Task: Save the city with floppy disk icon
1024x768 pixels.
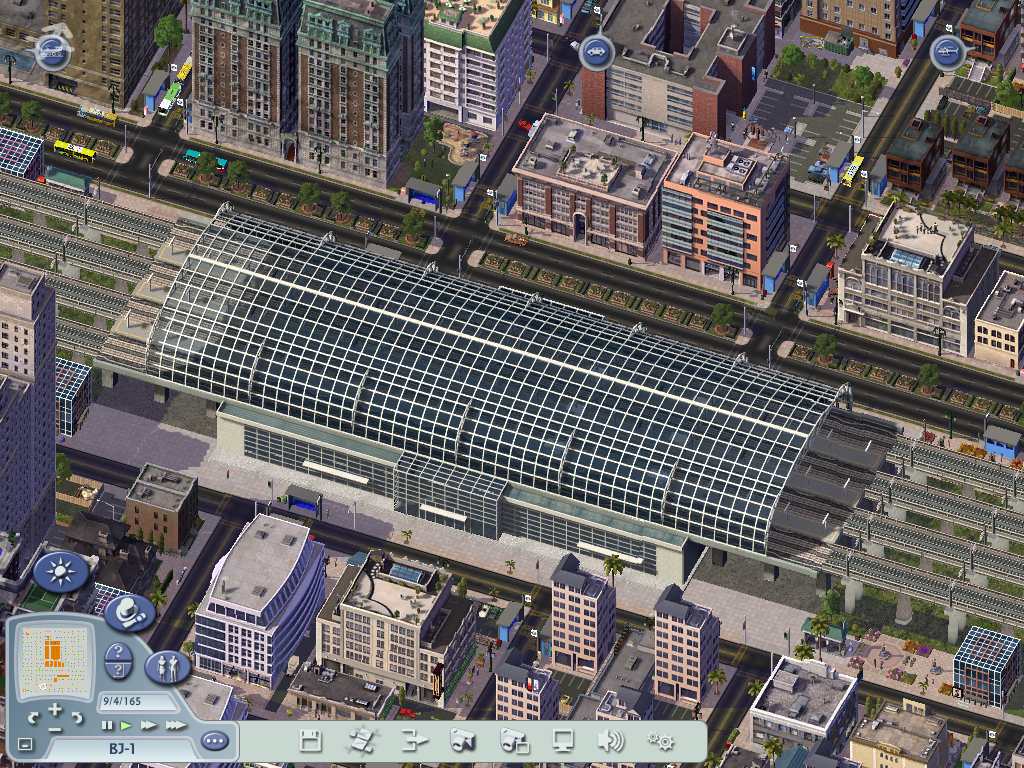Action: [311, 741]
